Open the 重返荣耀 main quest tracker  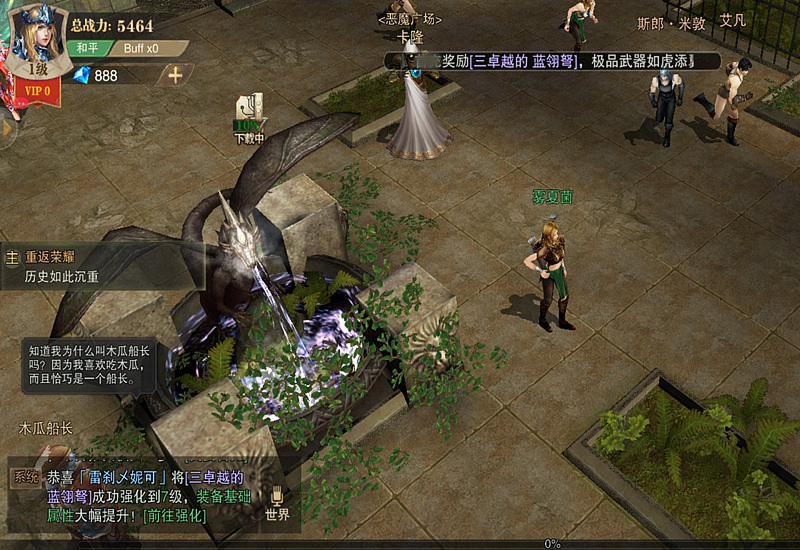pyautogui.click(x=104, y=266)
